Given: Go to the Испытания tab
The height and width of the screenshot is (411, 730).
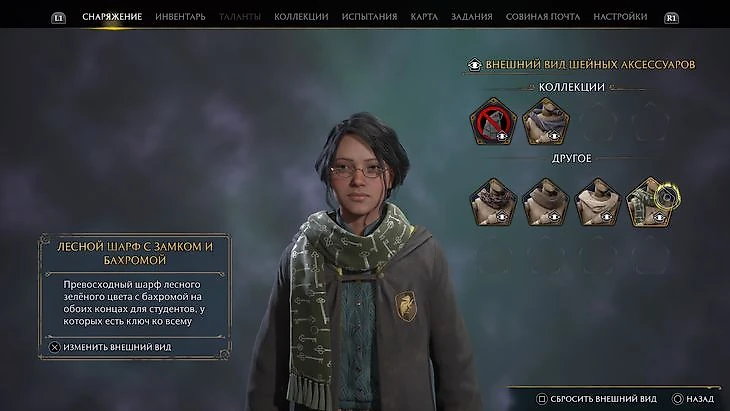Looking at the screenshot, I should tap(369, 17).
